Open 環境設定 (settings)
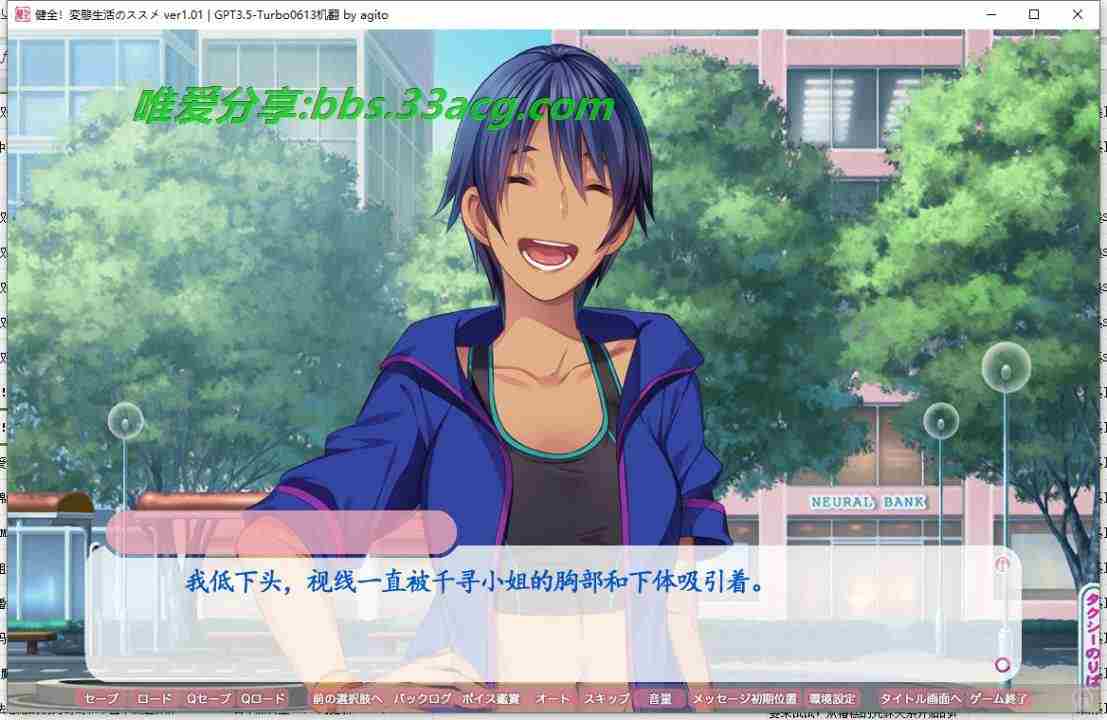This screenshot has width=1107, height=720. (x=832, y=699)
